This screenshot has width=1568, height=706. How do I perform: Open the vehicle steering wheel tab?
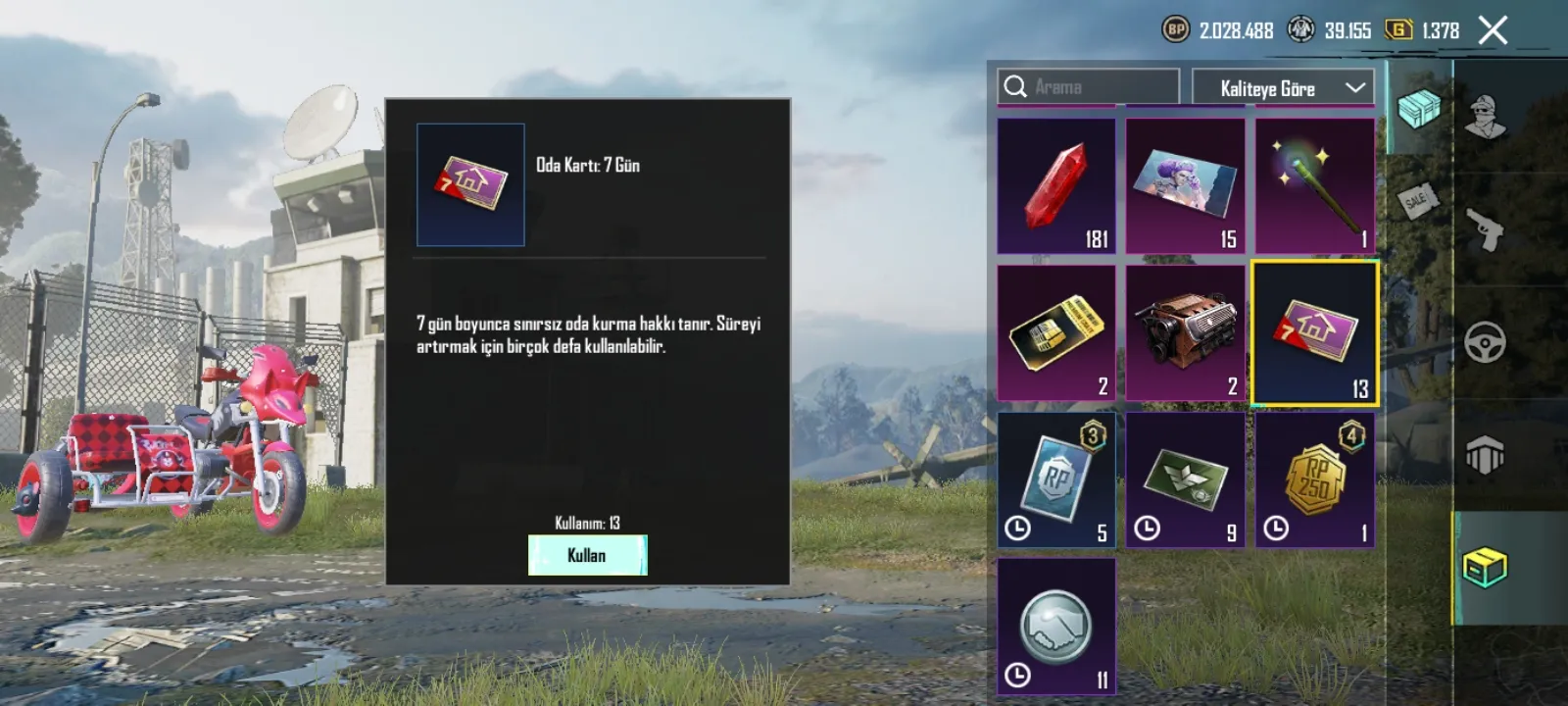[1485, 343]
